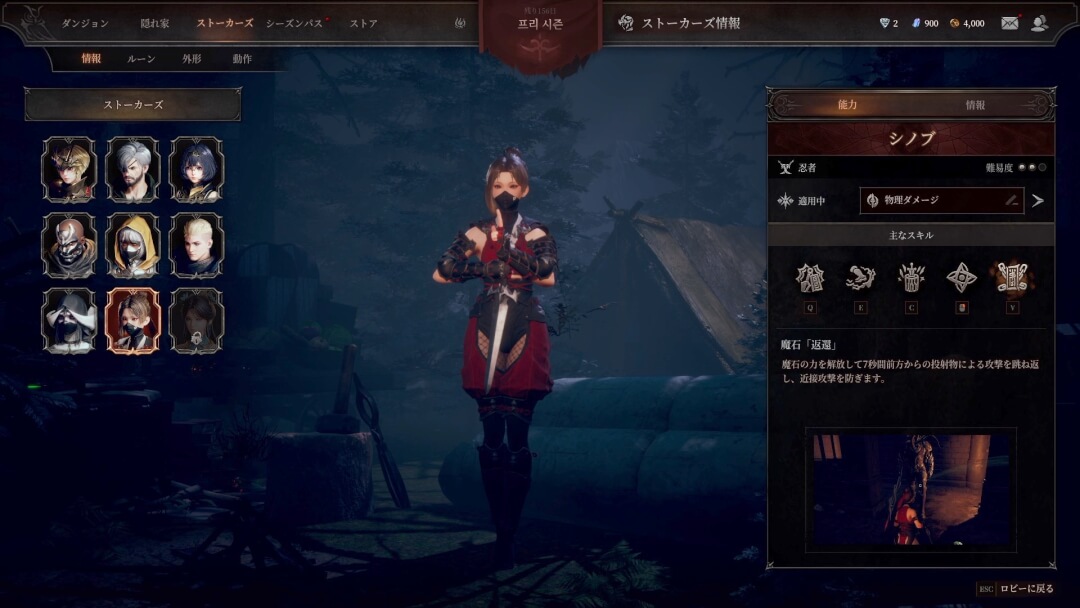Open the ダンジョン menu
The height and width of the screenshot is (608, 1080).
(x=85, y=23)
